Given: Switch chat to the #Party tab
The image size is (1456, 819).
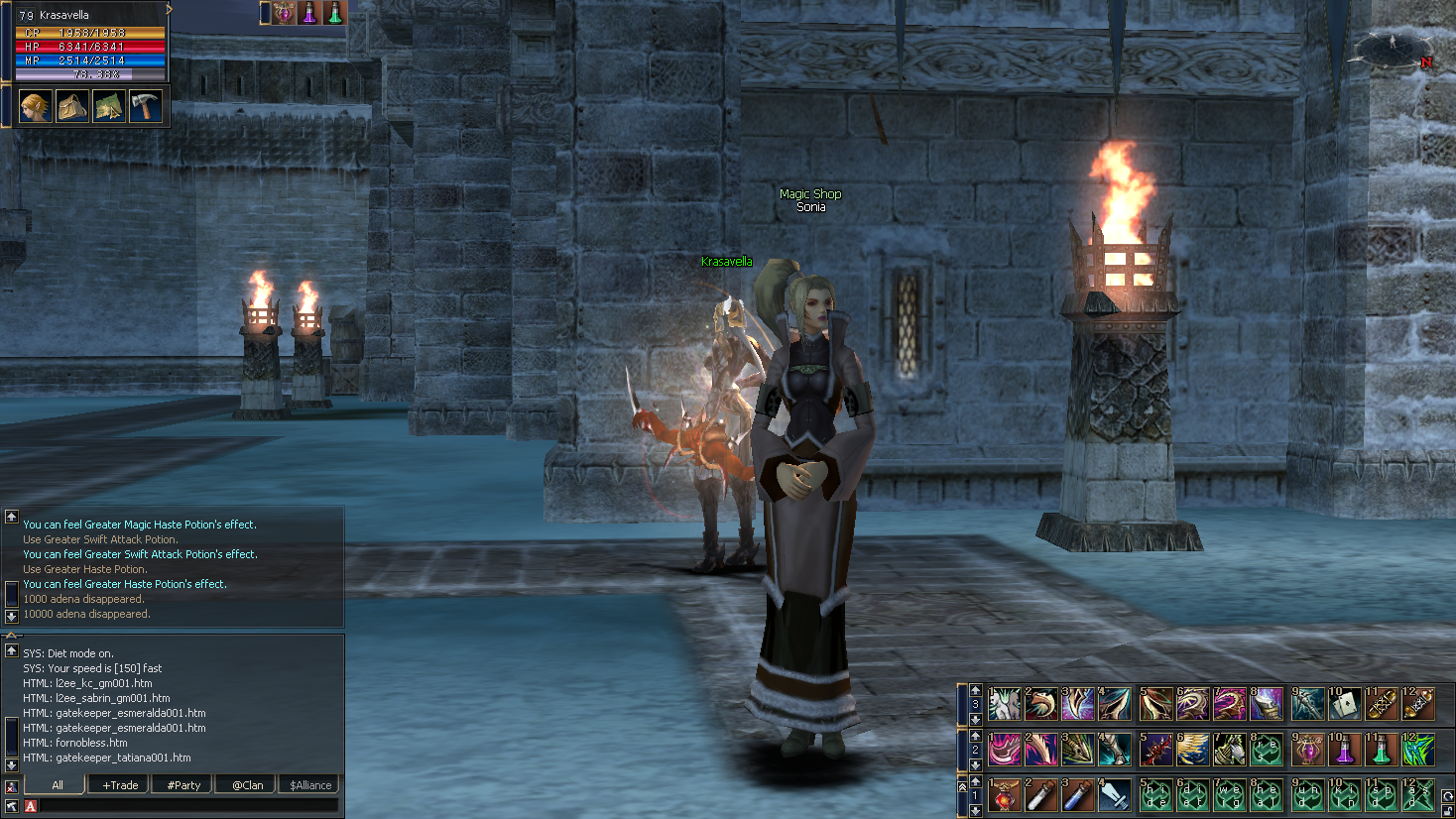Looking at the screenshot, I should [183, 785].
